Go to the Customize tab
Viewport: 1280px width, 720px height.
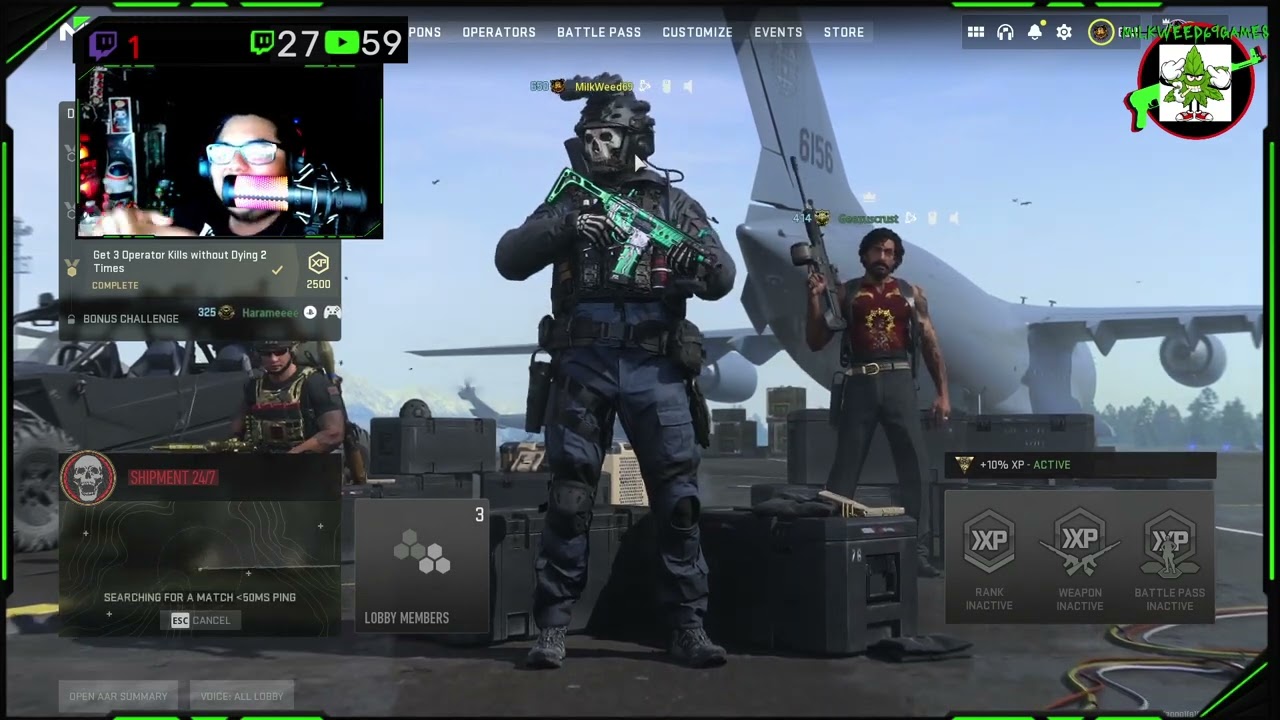coord(697,32)
